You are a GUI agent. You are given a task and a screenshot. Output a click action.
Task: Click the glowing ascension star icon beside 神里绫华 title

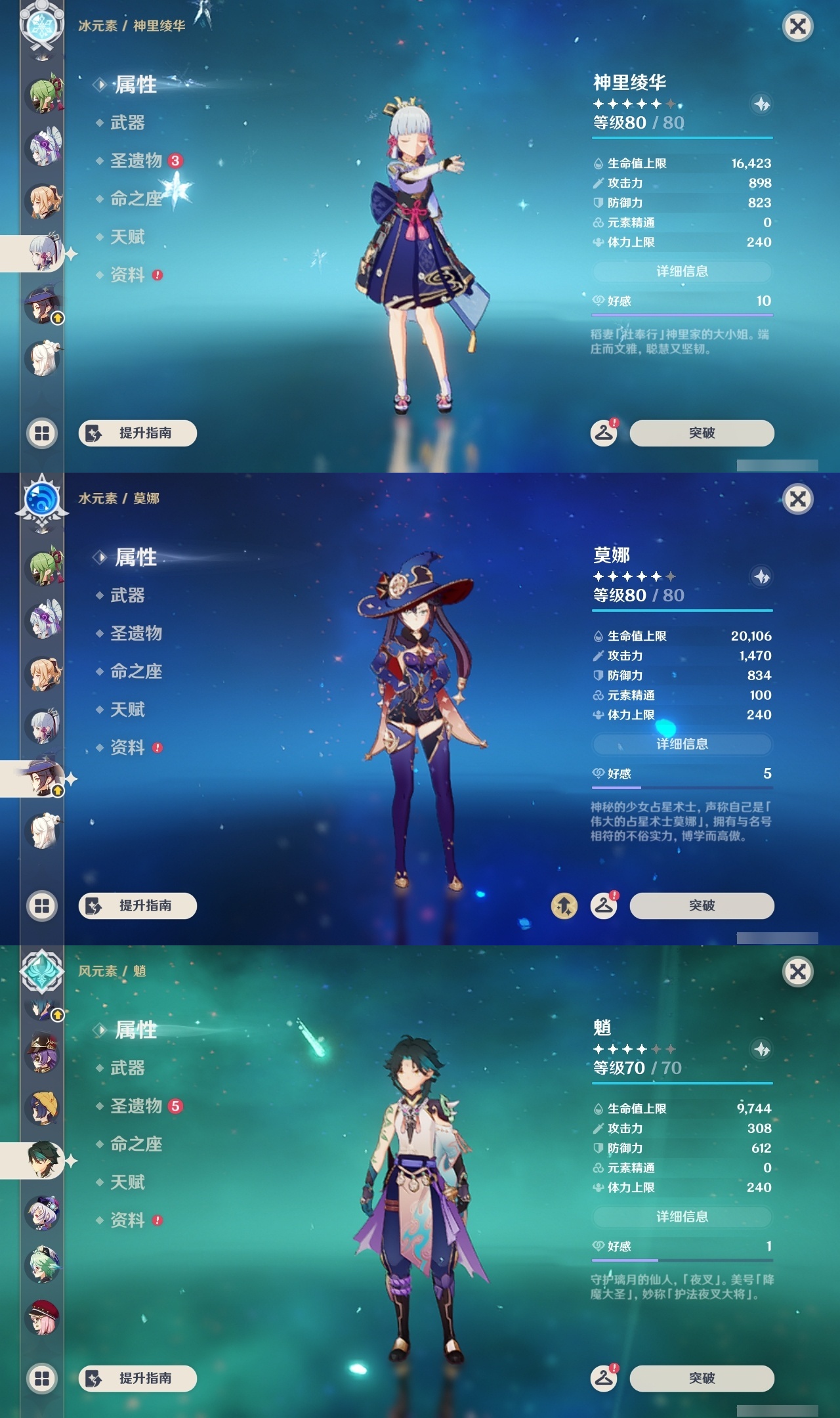tap(763, 104)
